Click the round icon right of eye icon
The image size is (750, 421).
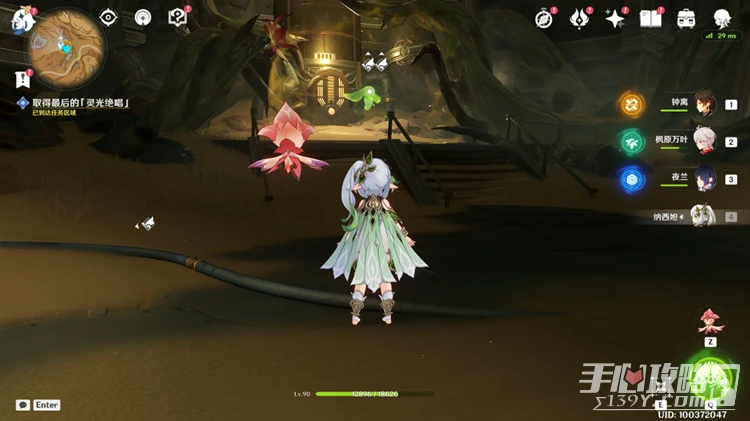coord(143,17)
